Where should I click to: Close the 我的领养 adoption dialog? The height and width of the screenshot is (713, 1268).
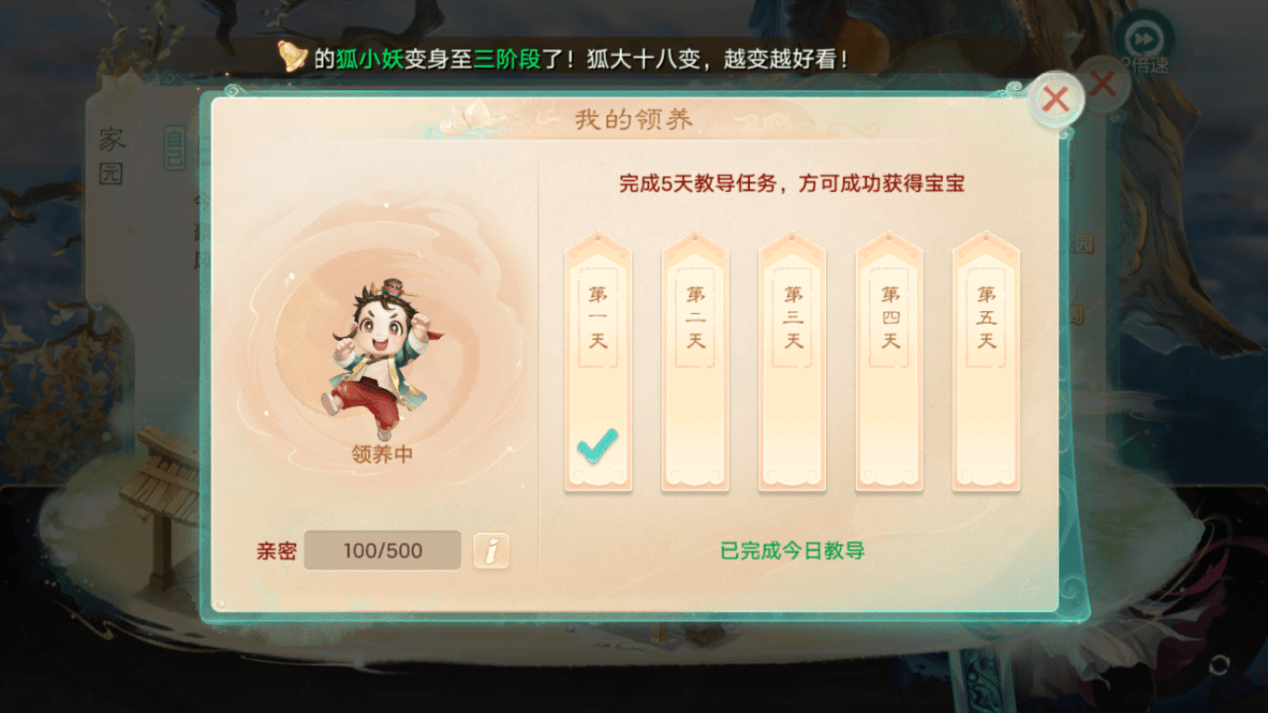click(1055, 99)
